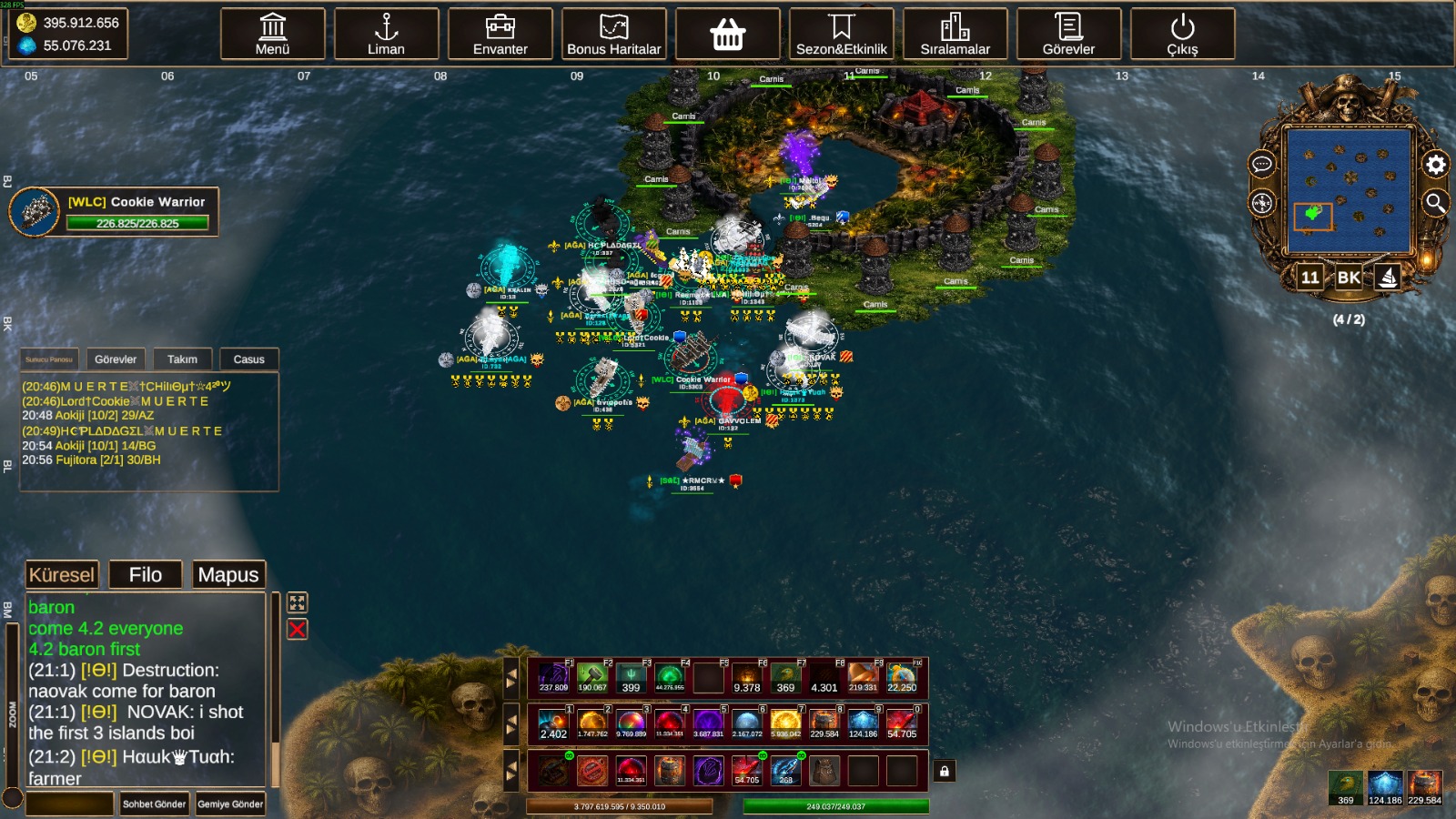This screenshot has height=819, width=1456.
Task: Send message with Sohbet Gönder
Action: (x=154, y=804)
